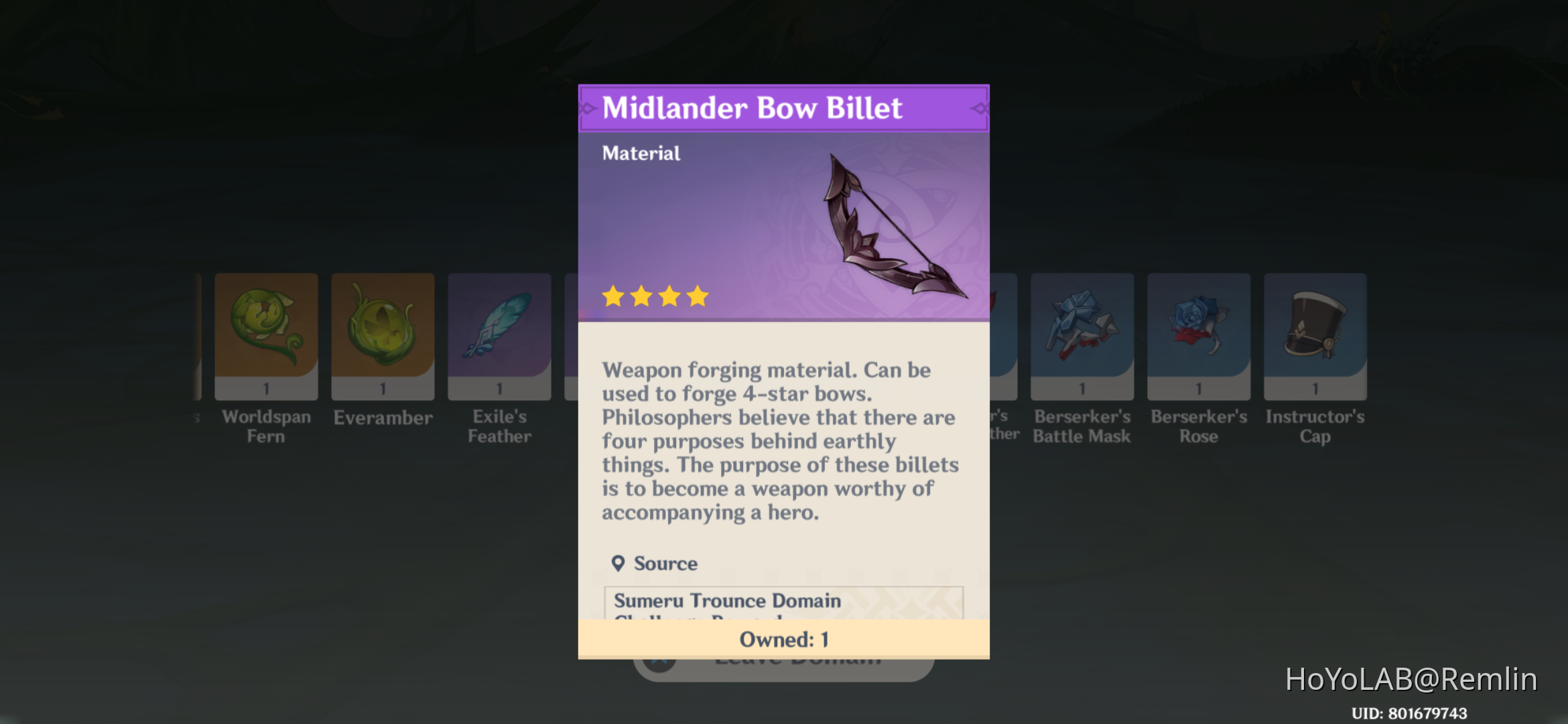The width and height of the screenshot is (1568, 724).
Task: Click the Owned: 1 count bar
Action: (x=784, y=639)
